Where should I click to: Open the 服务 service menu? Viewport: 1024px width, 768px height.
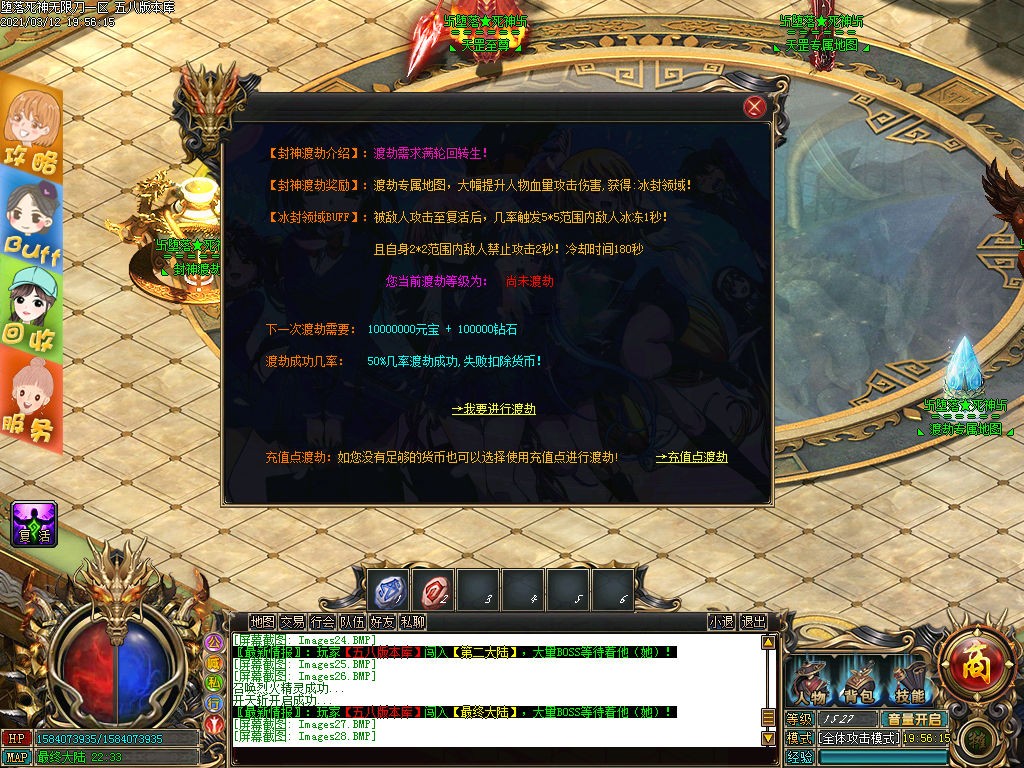point(31,398)
